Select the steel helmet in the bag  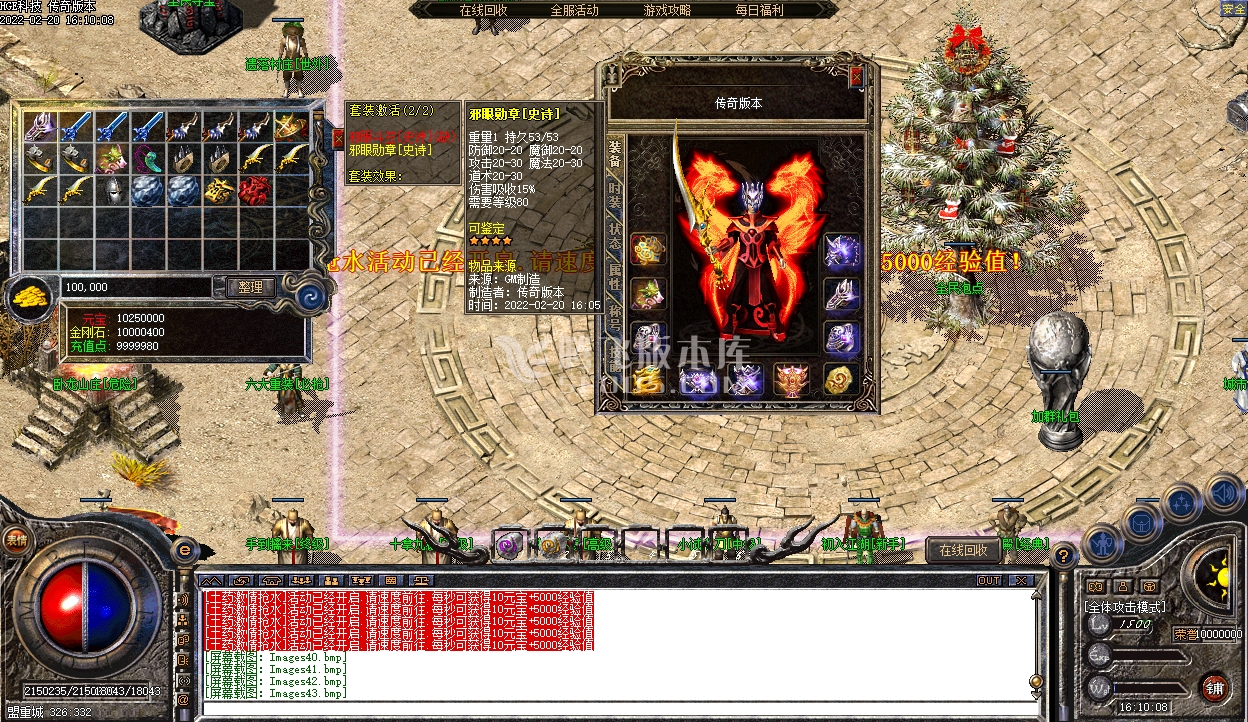click(x=111, y=190)
